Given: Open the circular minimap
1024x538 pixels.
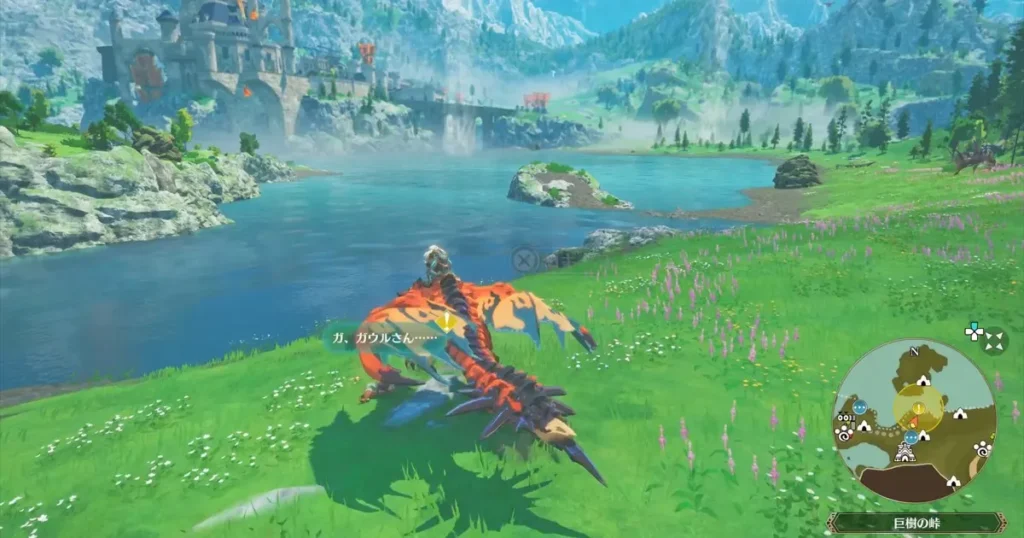Looking at the screenshot, I should [x=914, y=420].
